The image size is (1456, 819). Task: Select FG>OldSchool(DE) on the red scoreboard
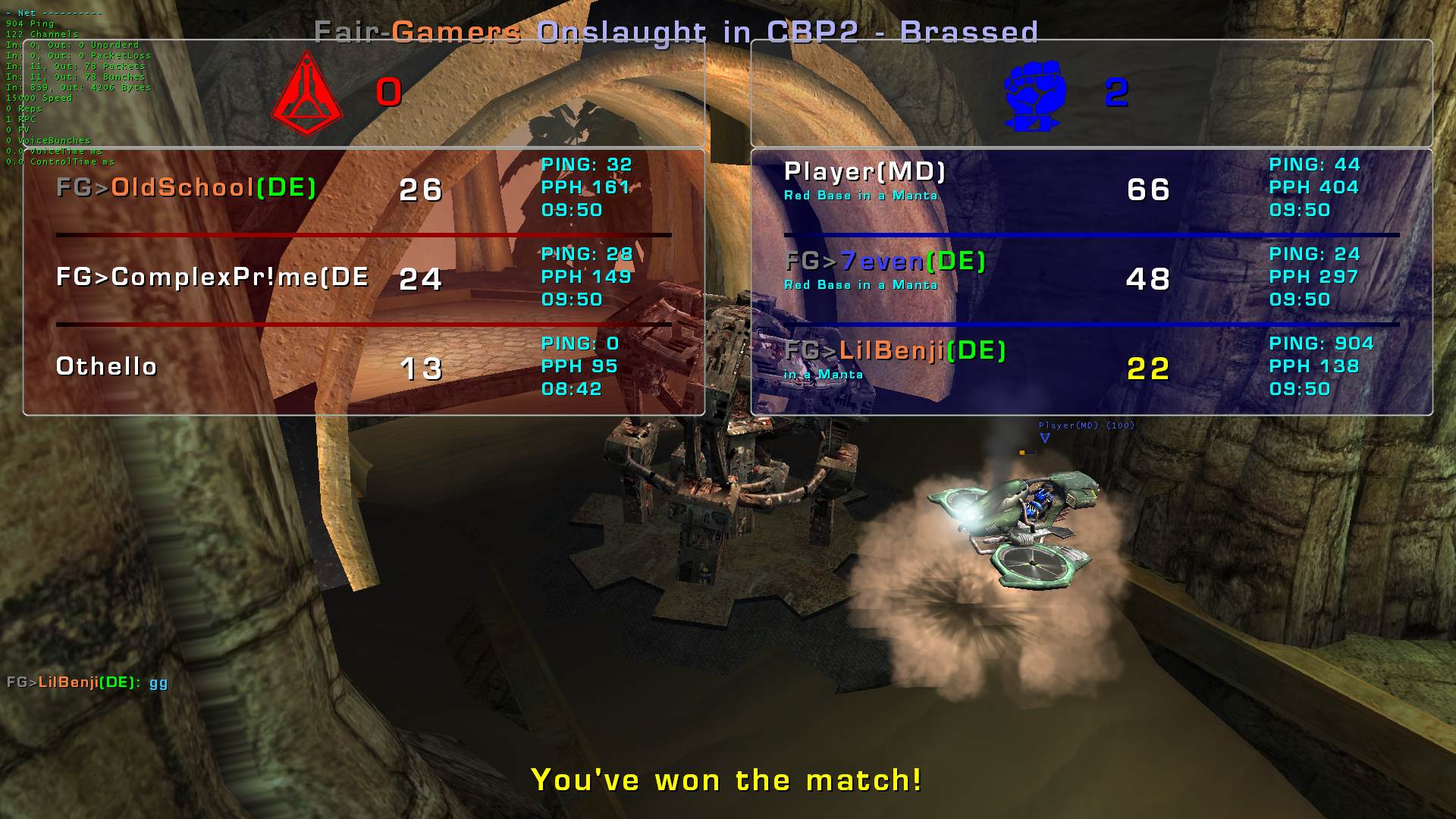pos(187,188)
